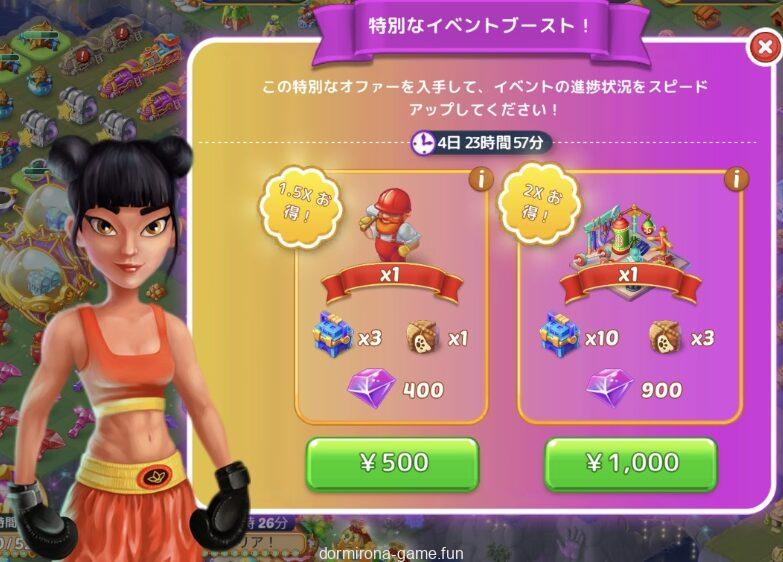Show info for the 1.5X offer
This screenshot has width=783, height=562.
coord(480,180)
